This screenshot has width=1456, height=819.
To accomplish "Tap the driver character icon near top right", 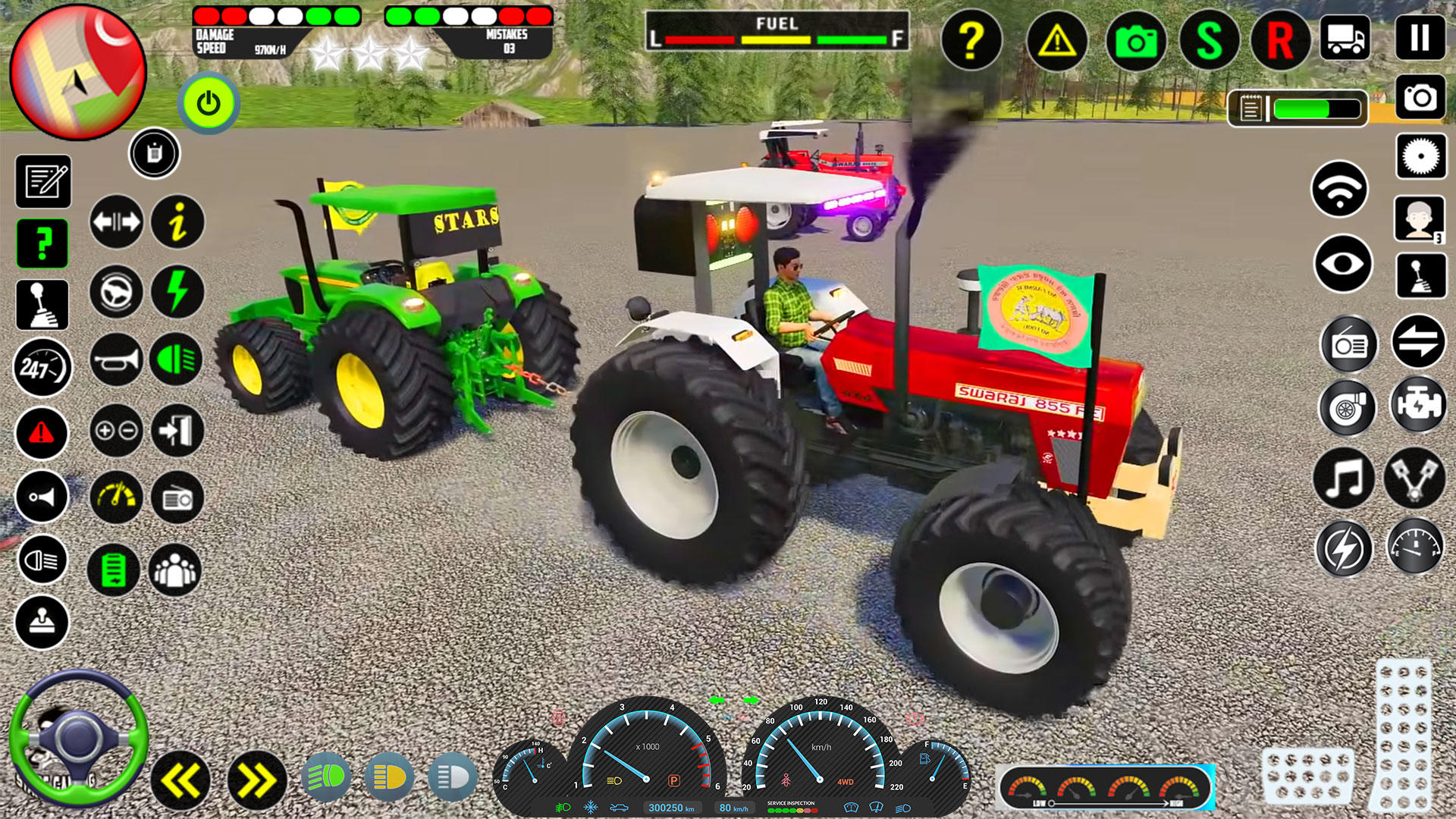I will point(1420,220).
